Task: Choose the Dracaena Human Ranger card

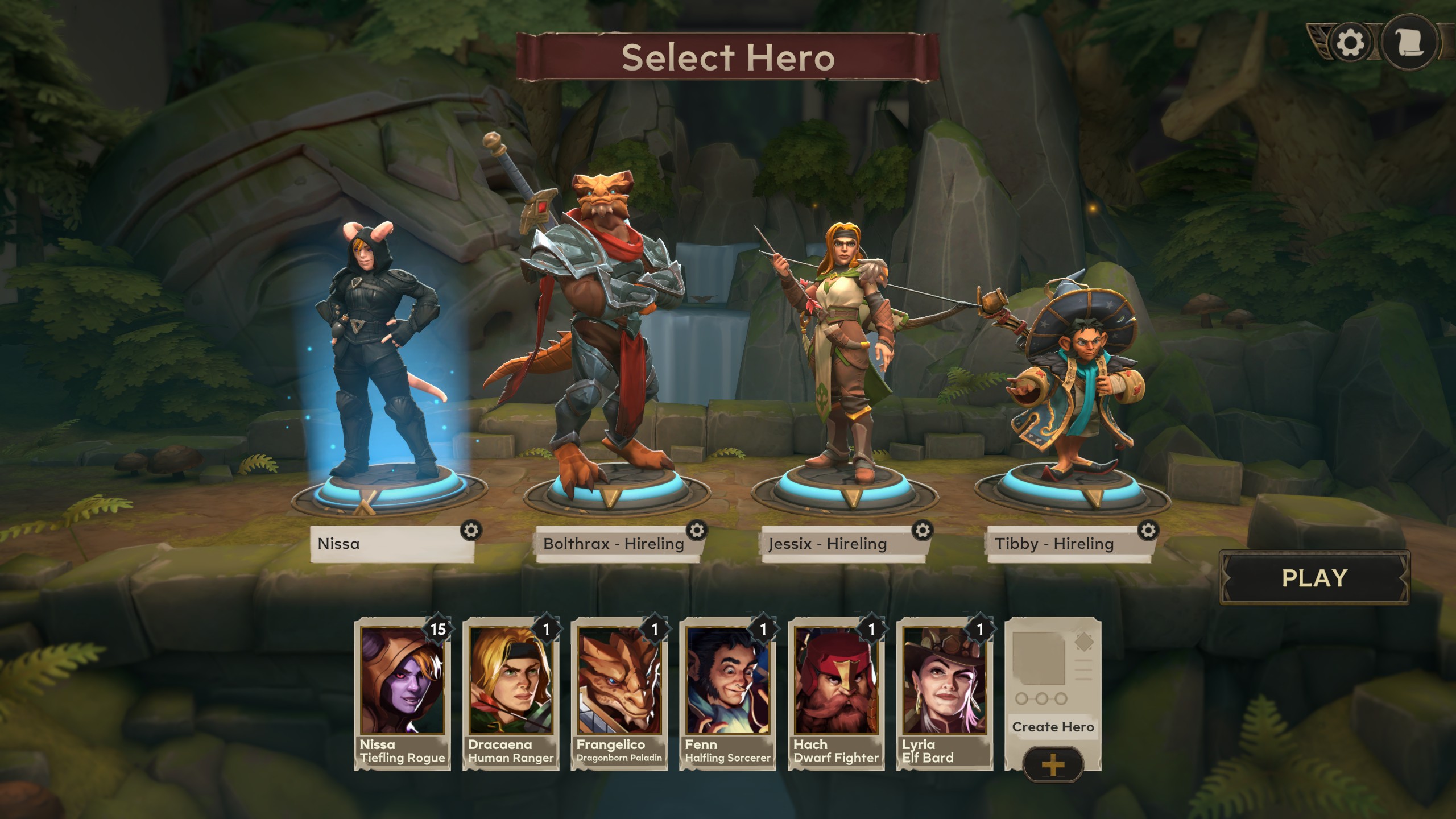Action: click(x=511, y=694)
